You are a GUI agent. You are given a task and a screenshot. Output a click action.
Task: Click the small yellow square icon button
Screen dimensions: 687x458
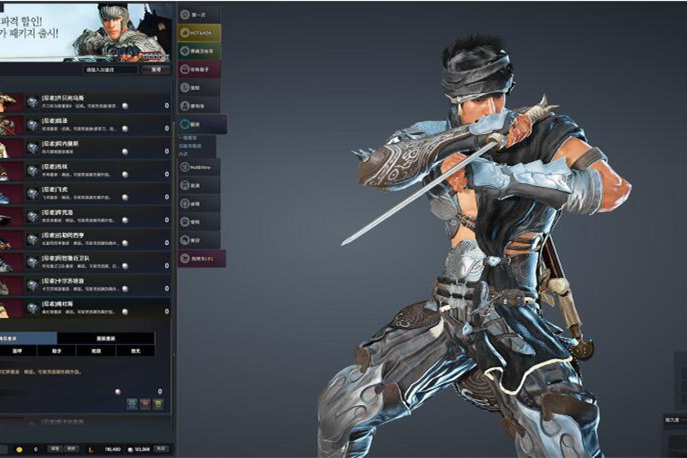(158, 404)
